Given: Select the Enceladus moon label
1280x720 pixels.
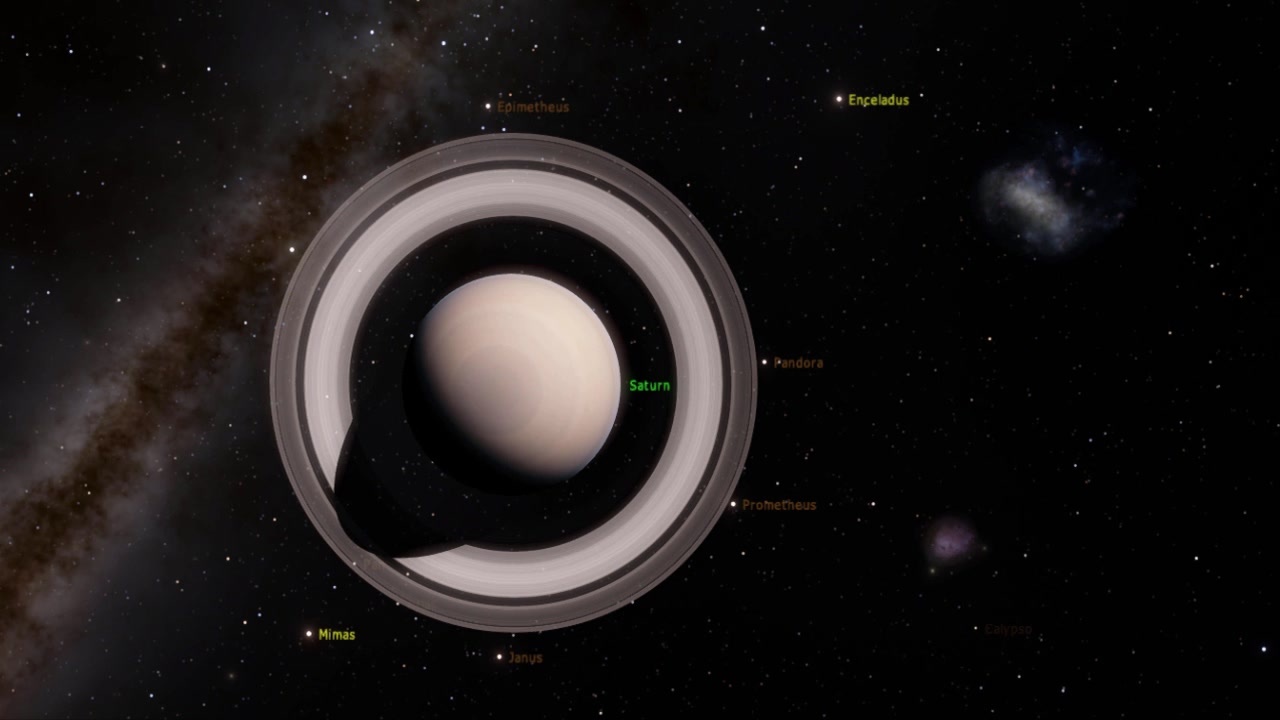Looking at the screenshot, I should pos(878,100).
